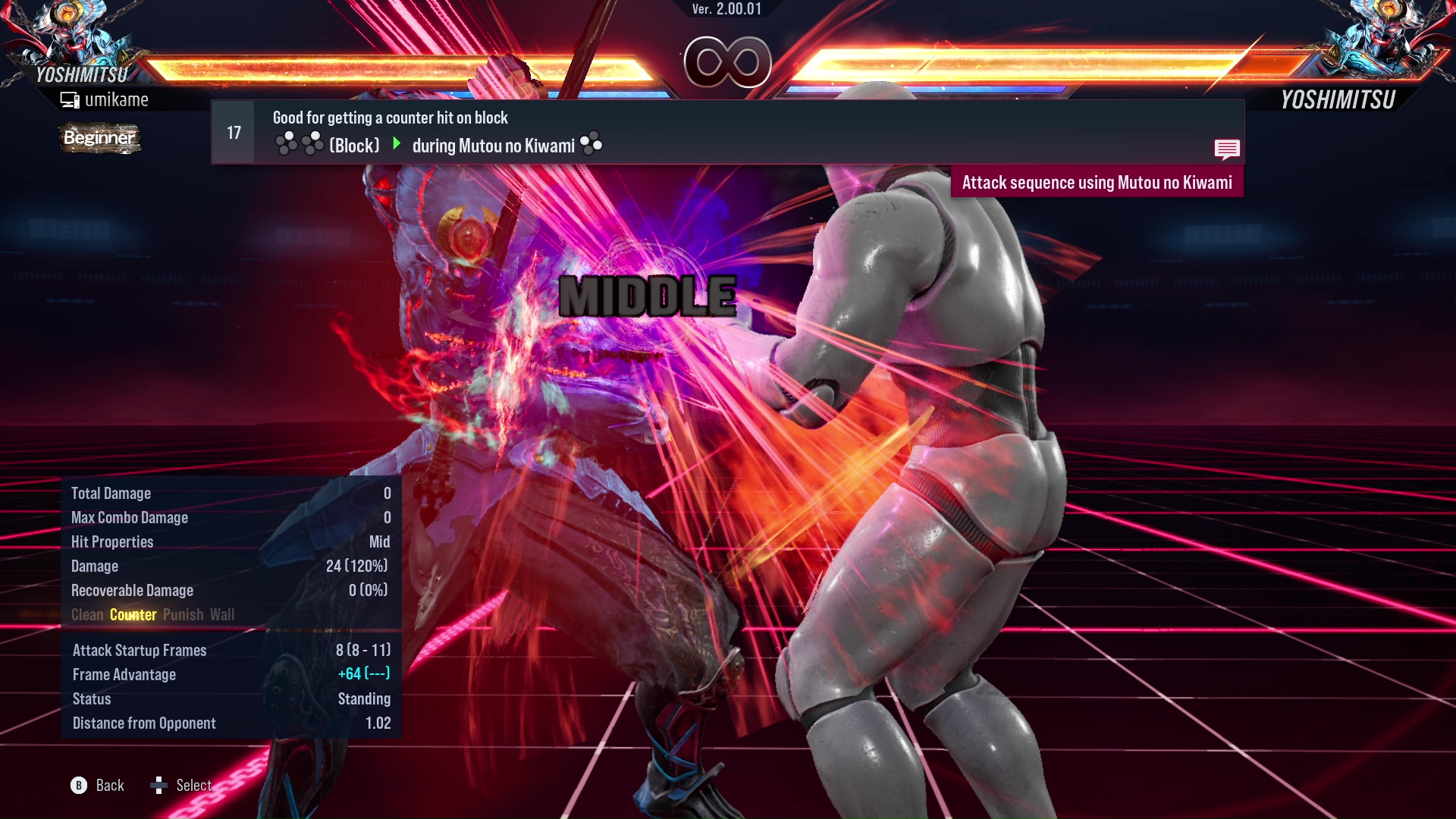This screenshot has width=1456, height=819.
Task: Click the Back text label
Action: pos(109,786)
